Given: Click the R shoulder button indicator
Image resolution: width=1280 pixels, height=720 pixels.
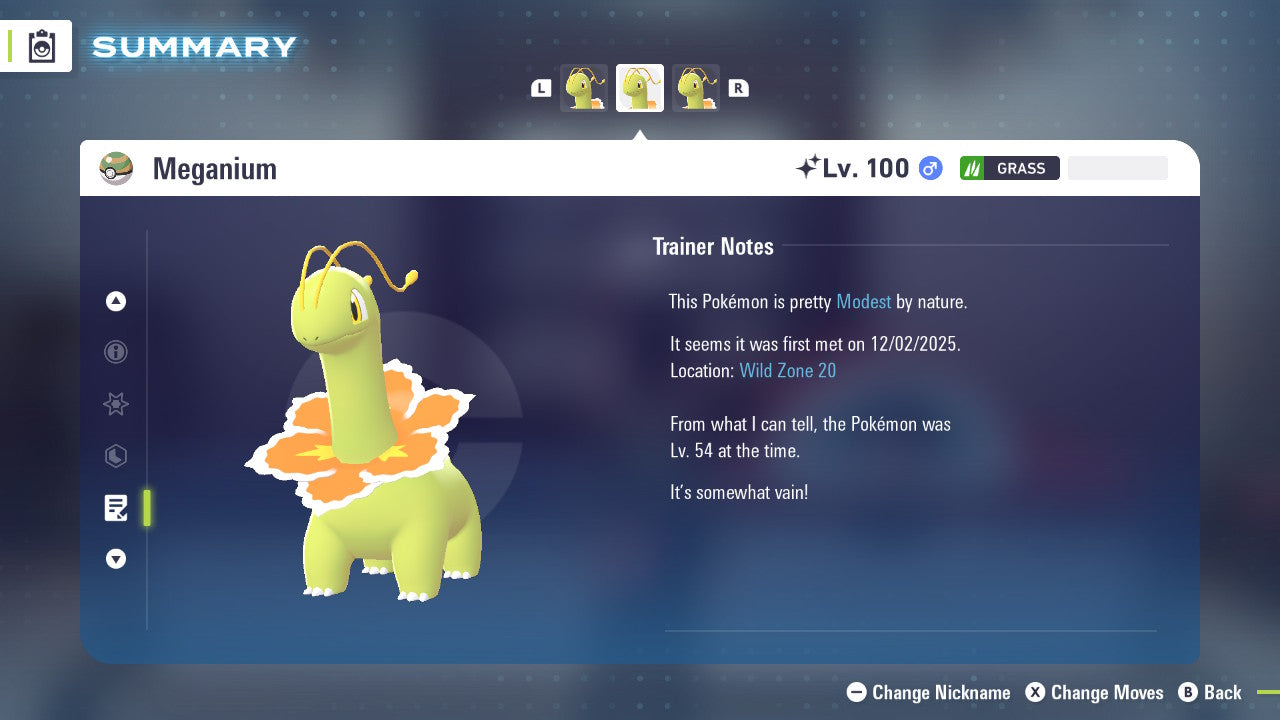Looking at the screenshot, I should [x=738, y=88].
